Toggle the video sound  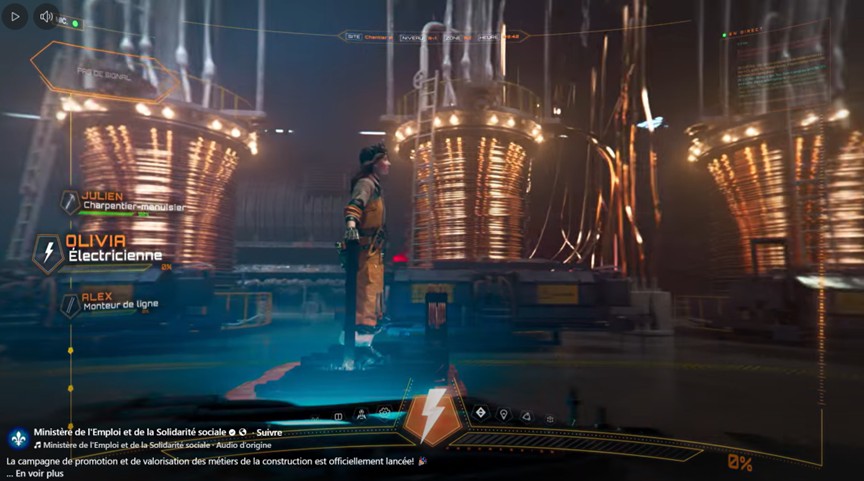(46, 16)
